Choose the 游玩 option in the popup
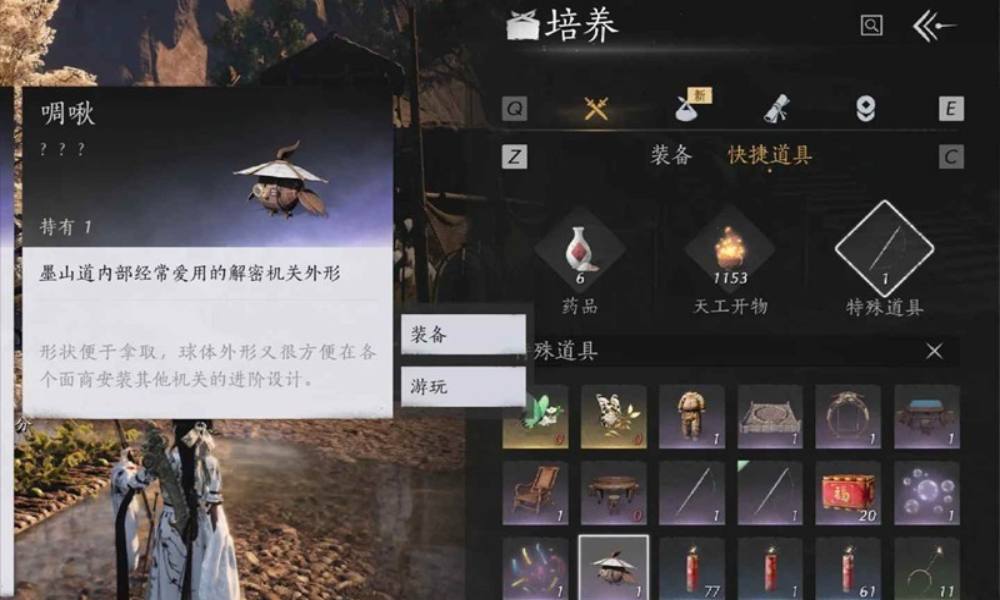This screenshot has width=1000, height=600. click(463, 386)
